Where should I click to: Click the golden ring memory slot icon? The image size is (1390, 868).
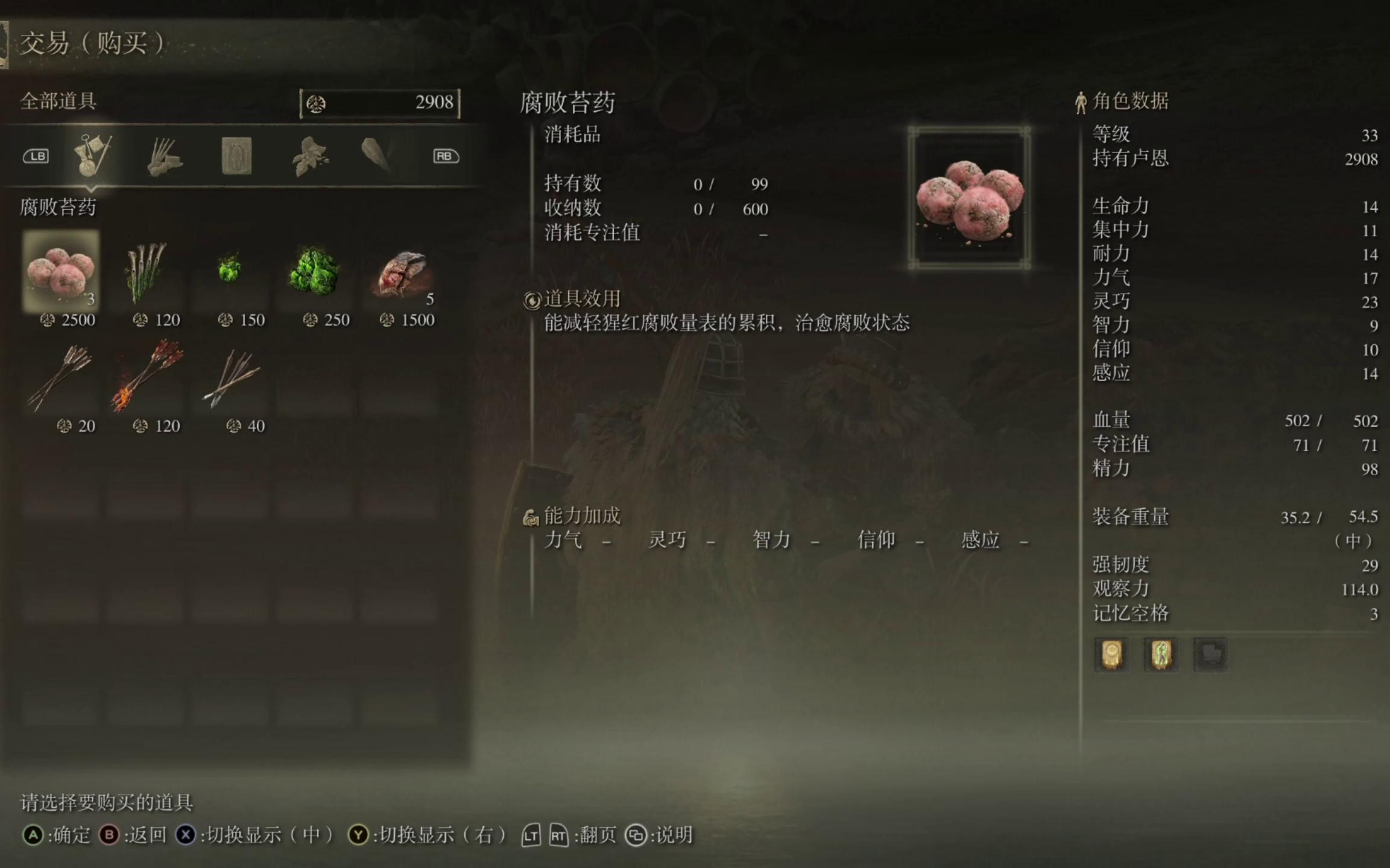click(x=1111, y=654)
